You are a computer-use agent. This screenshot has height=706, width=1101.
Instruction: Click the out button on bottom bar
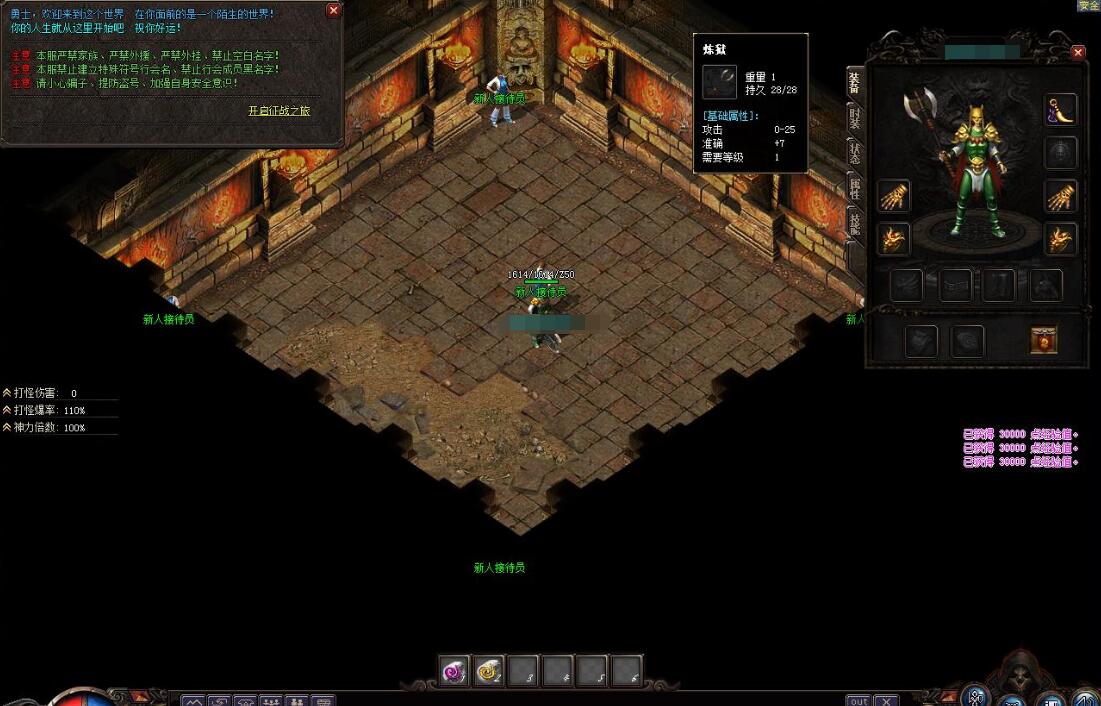click(858, 700)
